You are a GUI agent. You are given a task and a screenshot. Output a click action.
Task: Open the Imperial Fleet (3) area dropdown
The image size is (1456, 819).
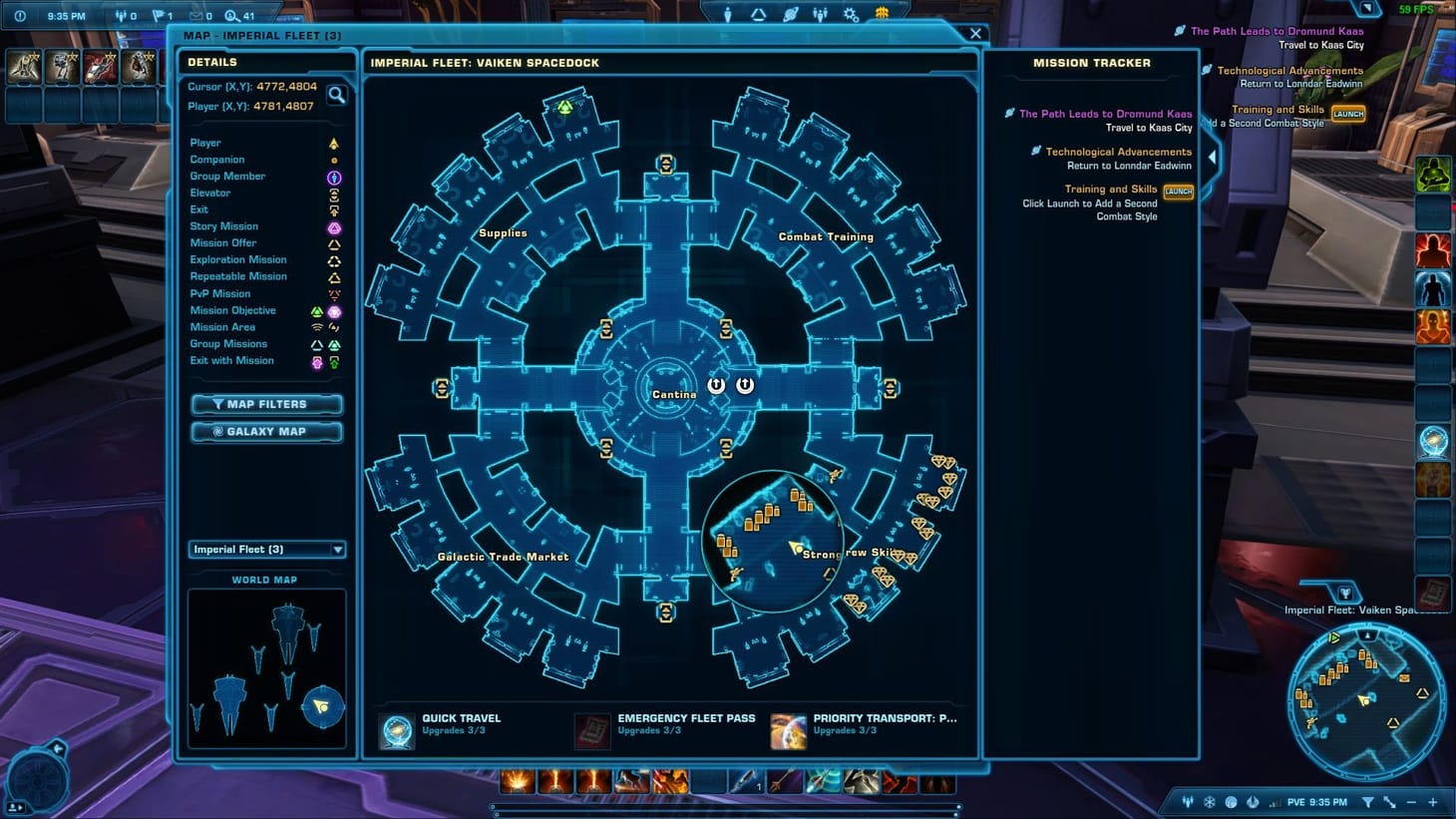point(266,549)
